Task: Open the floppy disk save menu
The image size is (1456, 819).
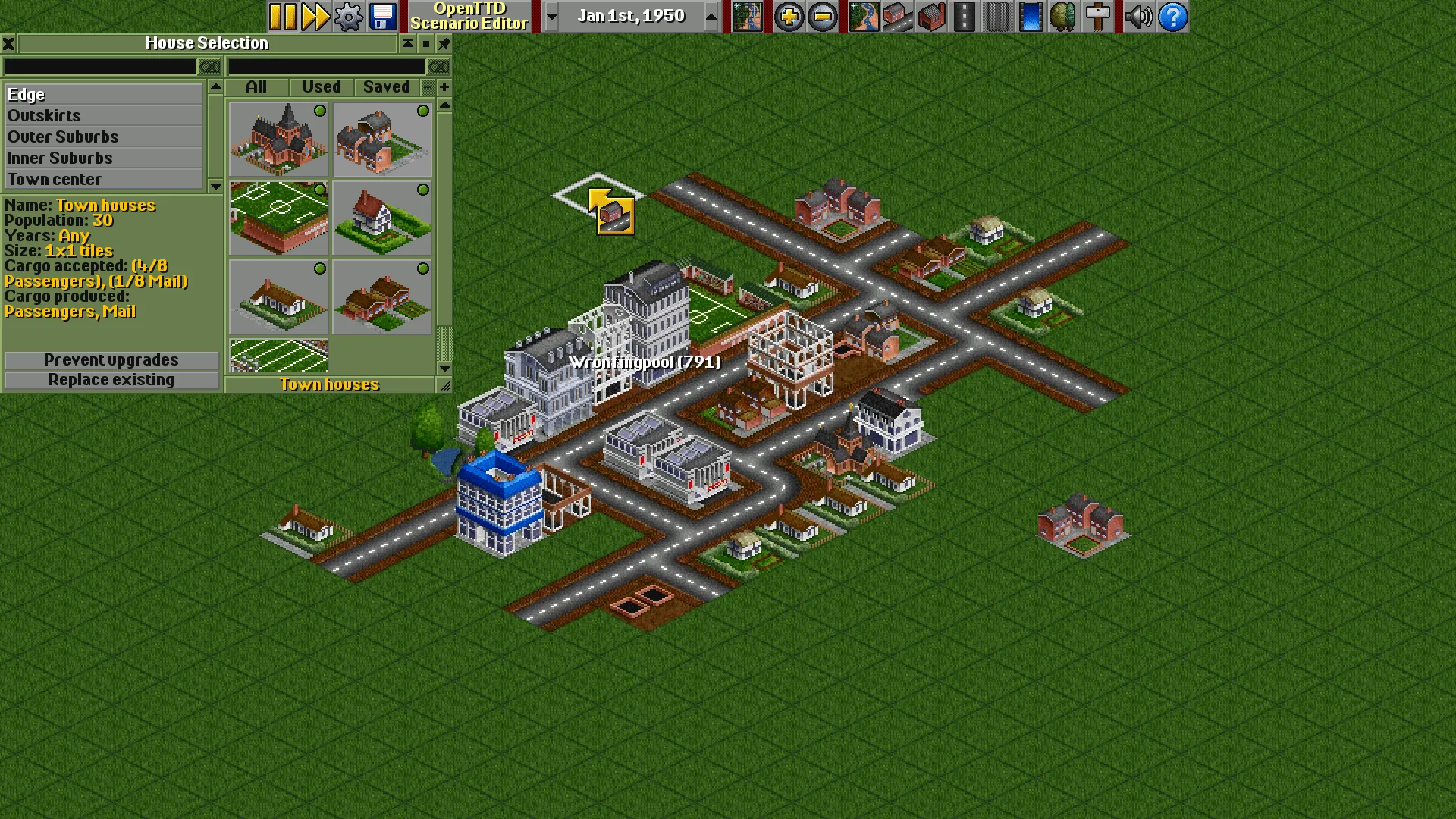Action: [383, 17]
